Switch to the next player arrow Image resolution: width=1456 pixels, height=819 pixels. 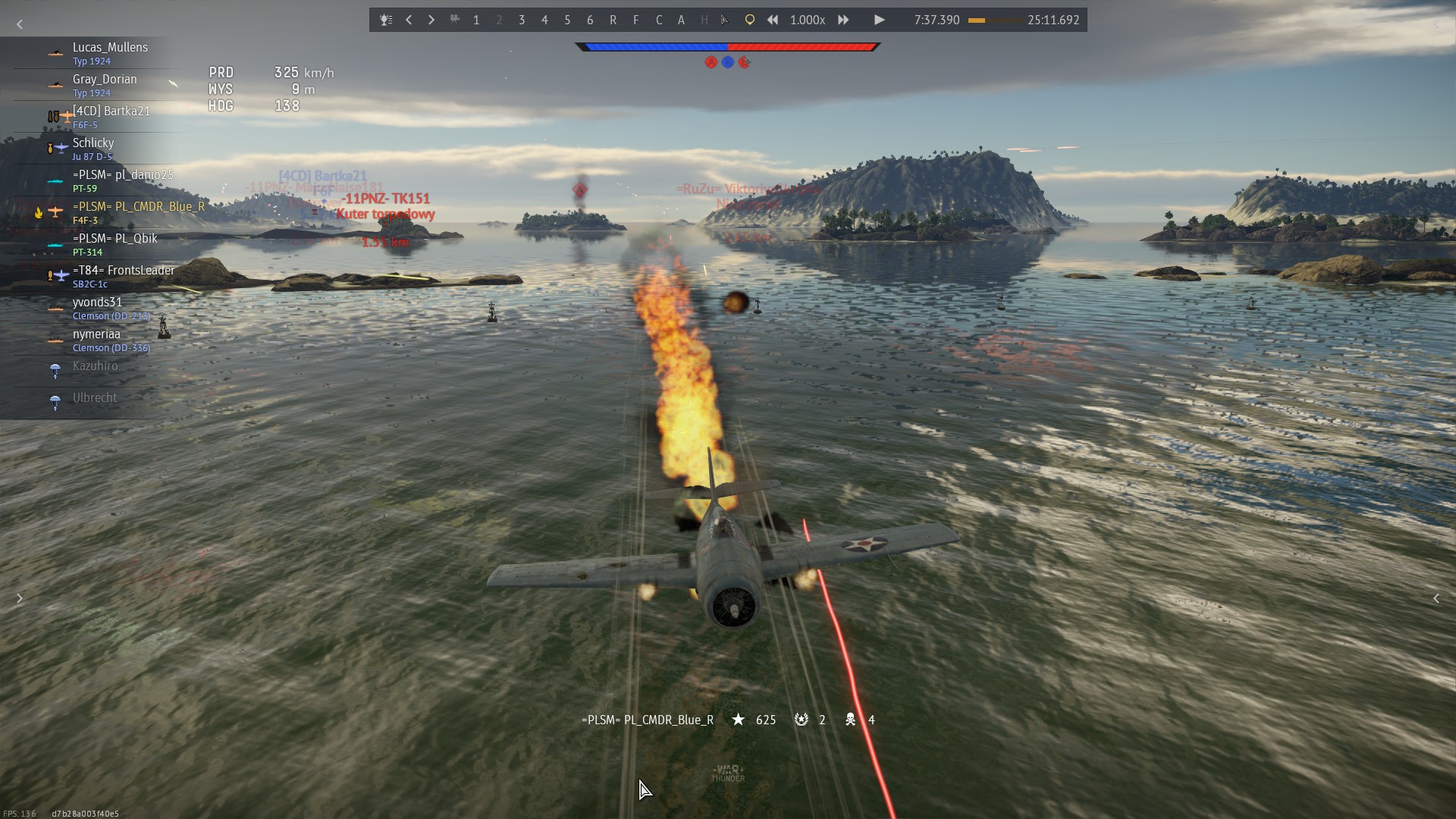pyautogui.click(x=431, y=20)
